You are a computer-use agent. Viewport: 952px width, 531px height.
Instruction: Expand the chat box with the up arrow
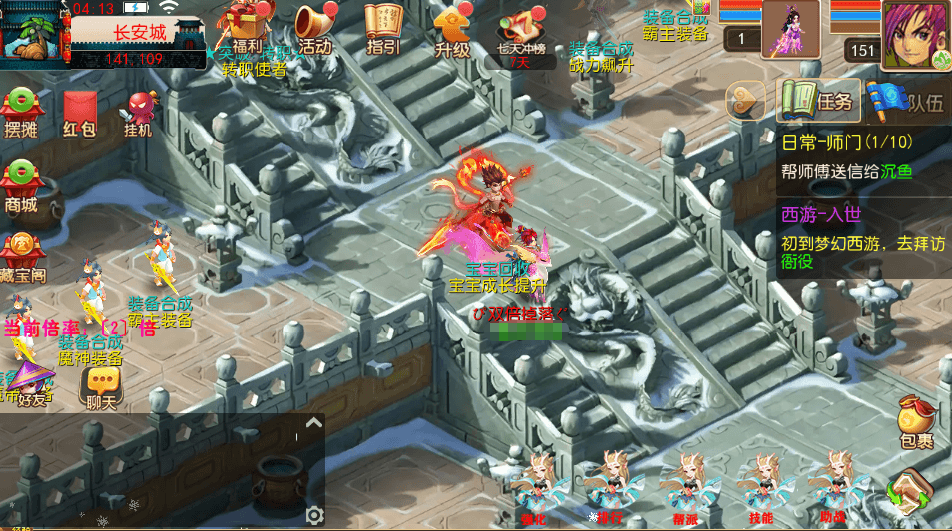(313, 423)
